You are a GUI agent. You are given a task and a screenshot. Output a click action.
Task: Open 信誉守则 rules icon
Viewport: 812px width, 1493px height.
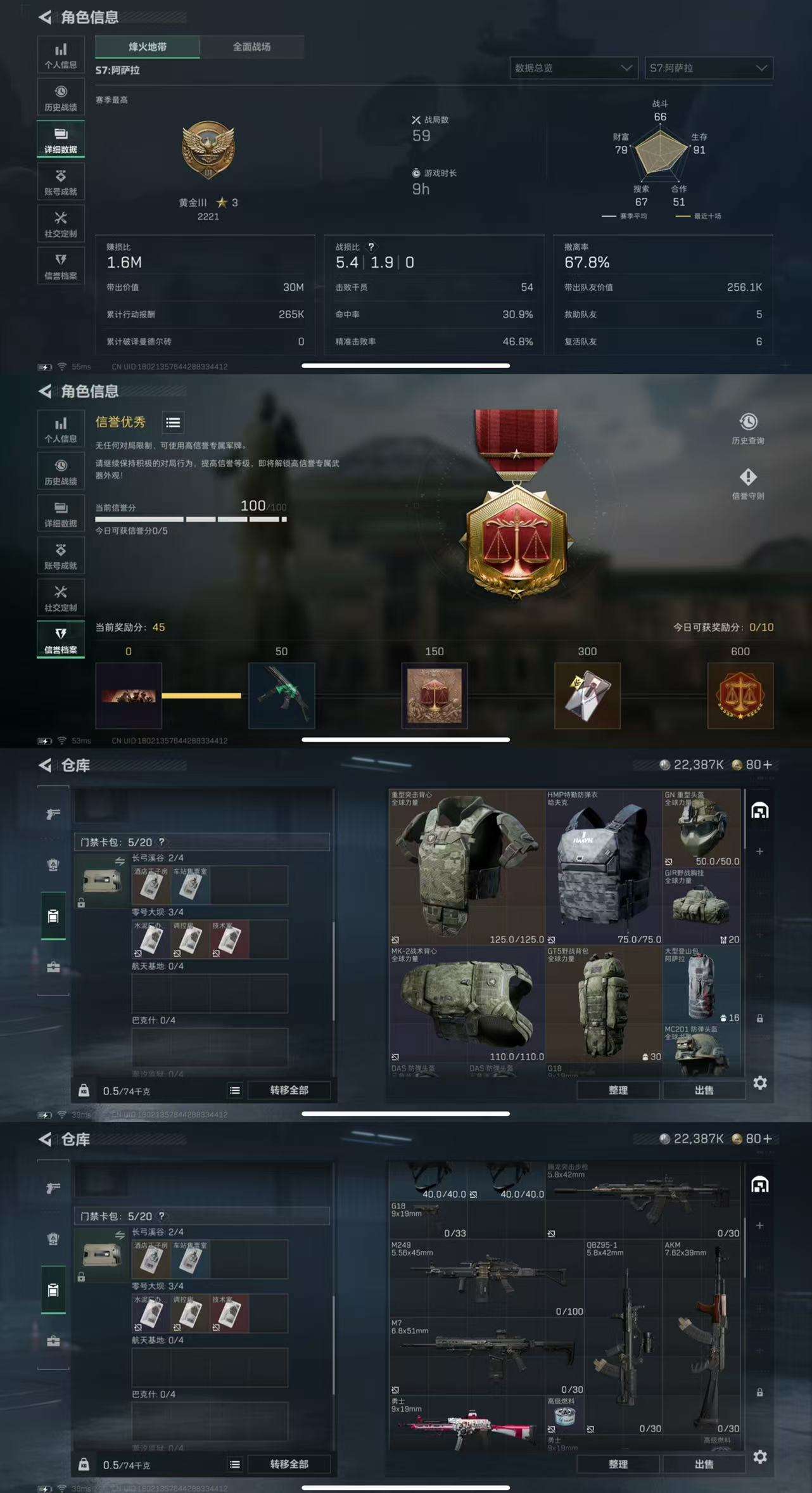point(749,480)
